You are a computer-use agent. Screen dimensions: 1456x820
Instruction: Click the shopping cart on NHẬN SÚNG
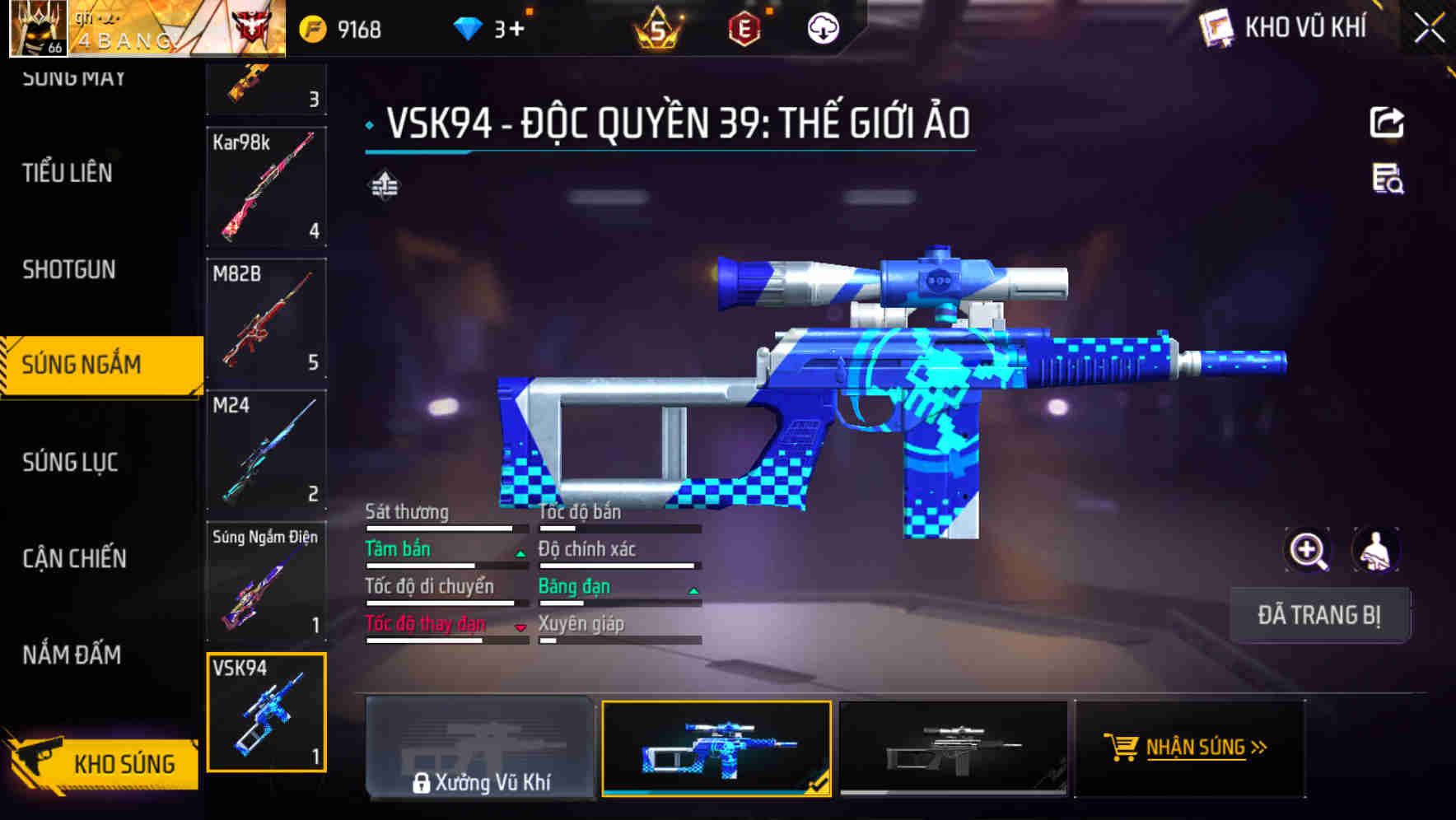click(x=1124, y=748)
